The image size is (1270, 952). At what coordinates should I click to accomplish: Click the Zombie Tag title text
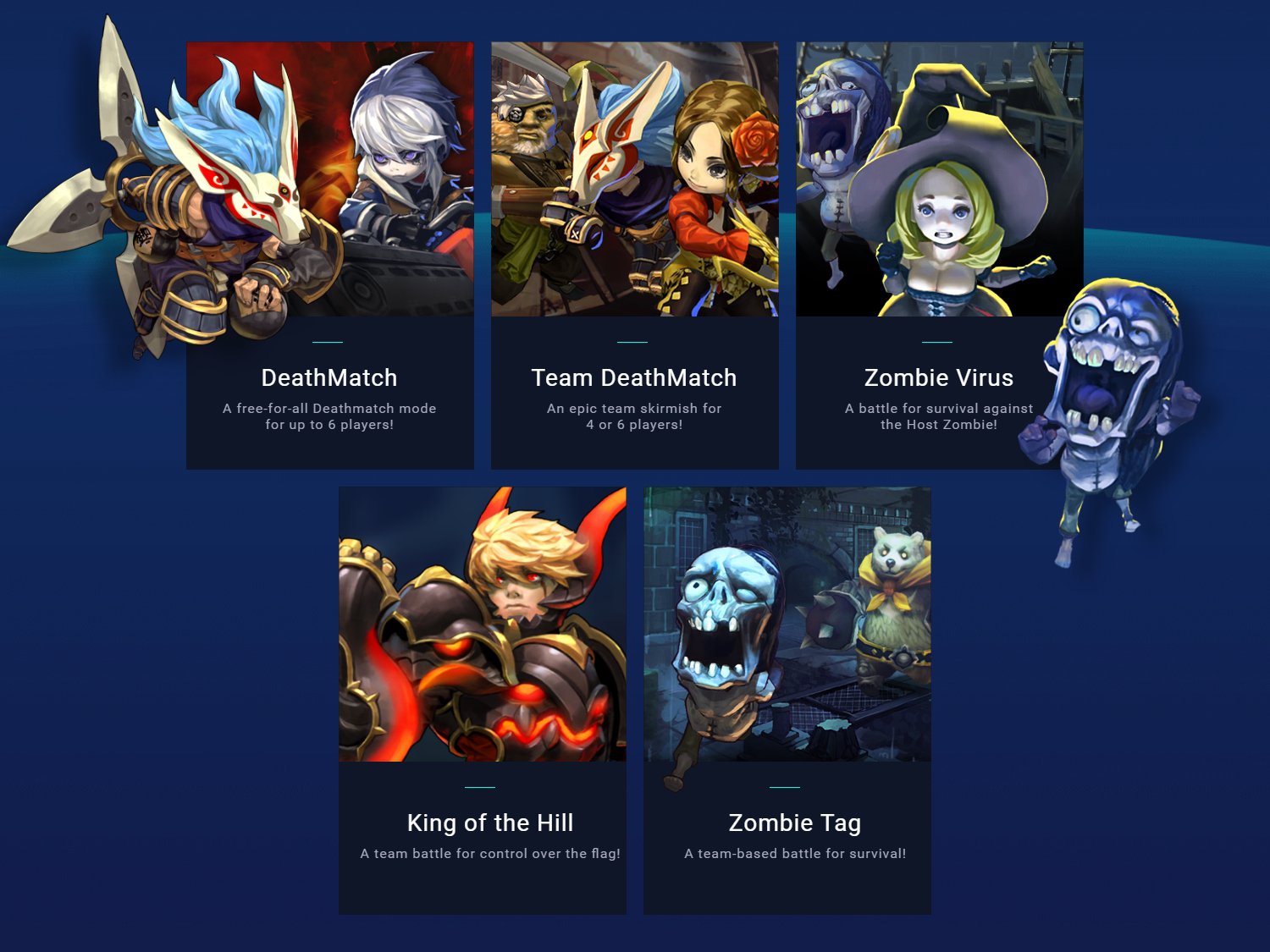(x=795, y=823)
